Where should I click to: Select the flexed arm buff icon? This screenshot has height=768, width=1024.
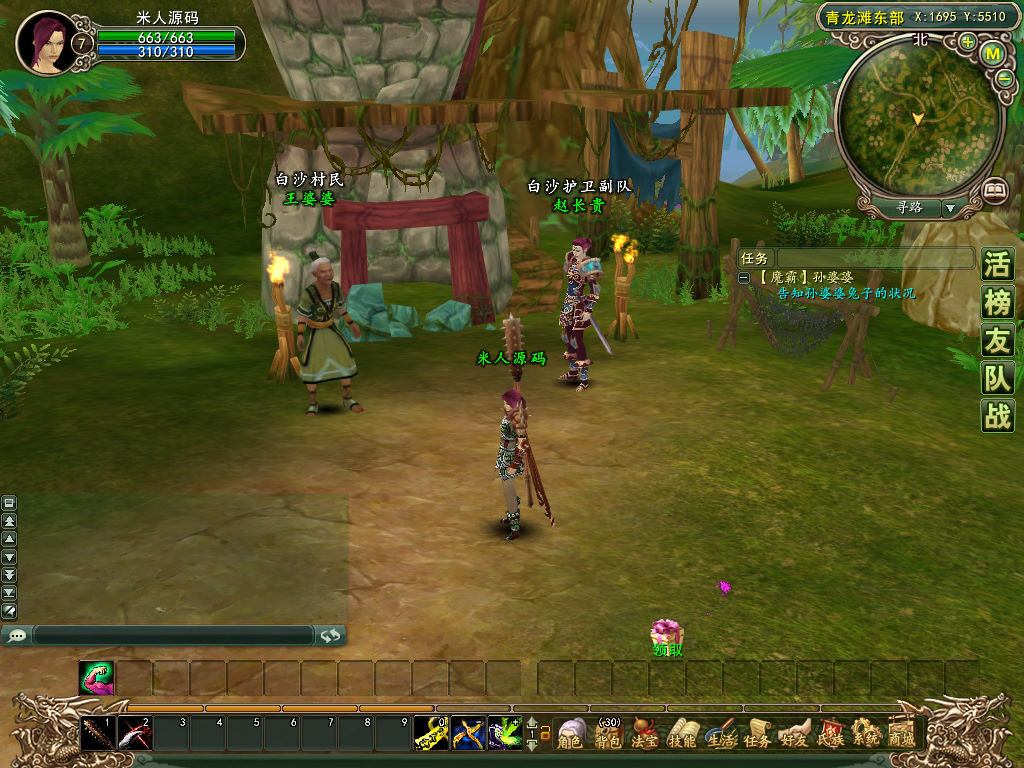pos(97,678)
